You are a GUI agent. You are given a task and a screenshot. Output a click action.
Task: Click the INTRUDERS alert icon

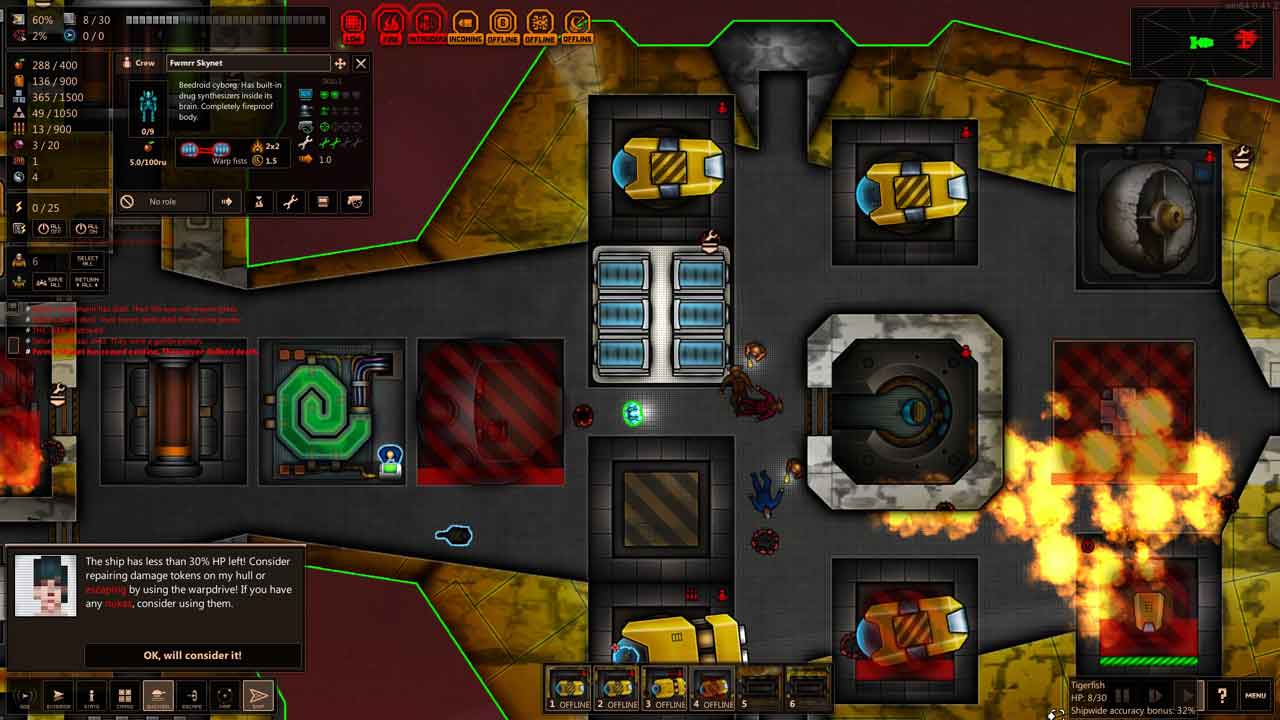coord(427,25)
